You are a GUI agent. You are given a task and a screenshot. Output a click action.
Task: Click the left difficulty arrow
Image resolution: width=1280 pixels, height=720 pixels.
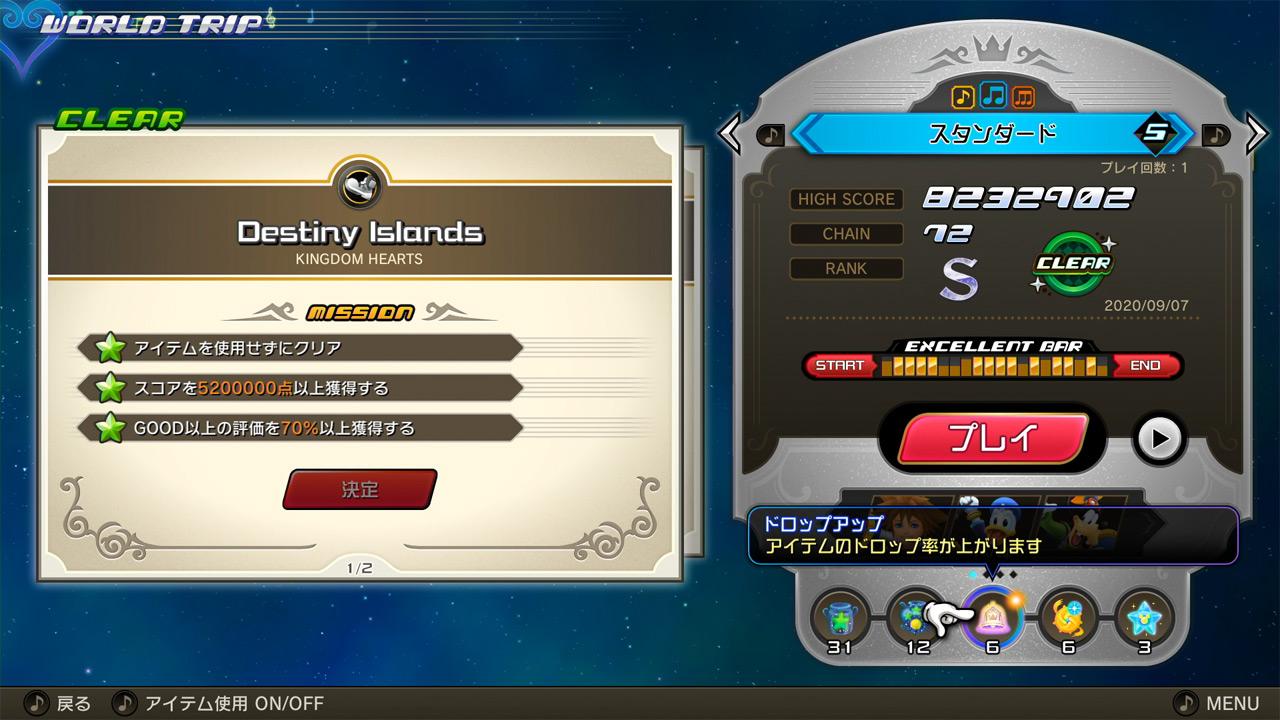(x=730, y=134)
